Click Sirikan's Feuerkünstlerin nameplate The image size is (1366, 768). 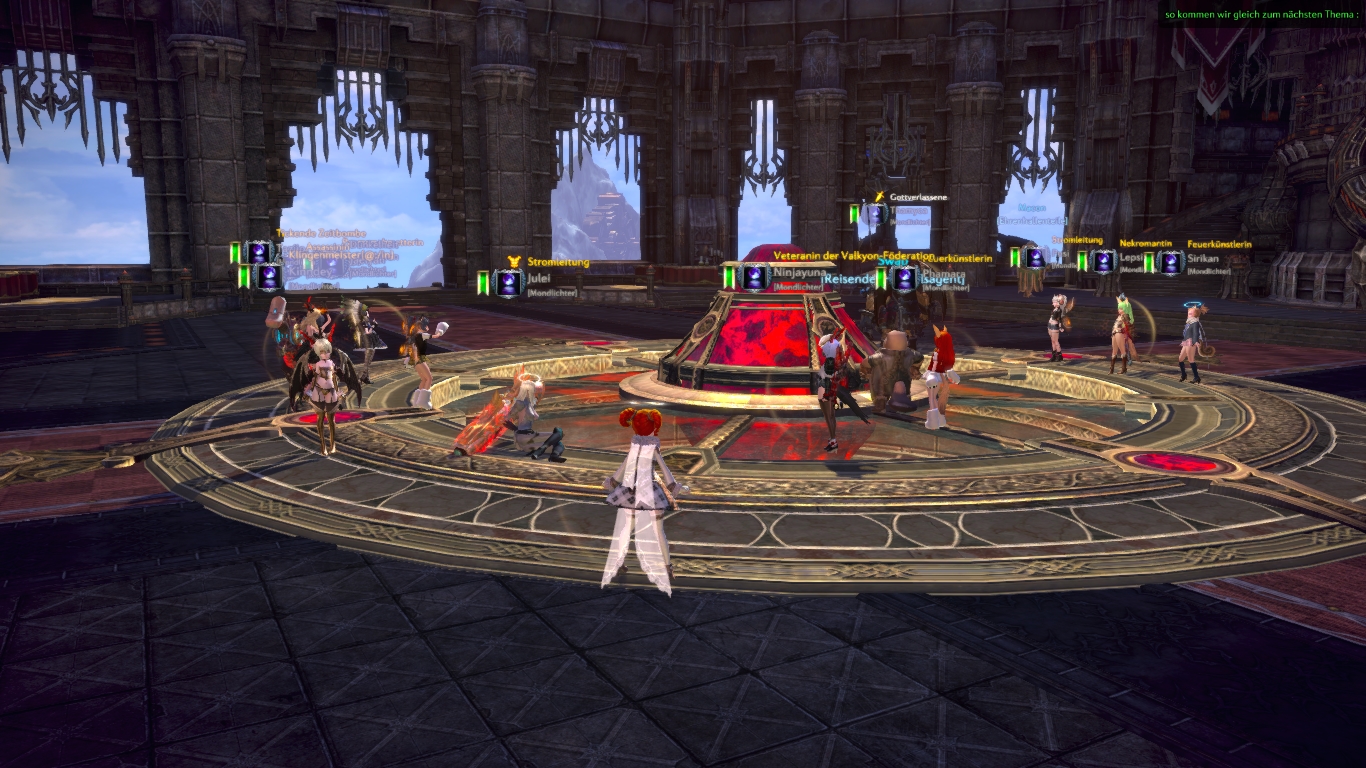1203,258
